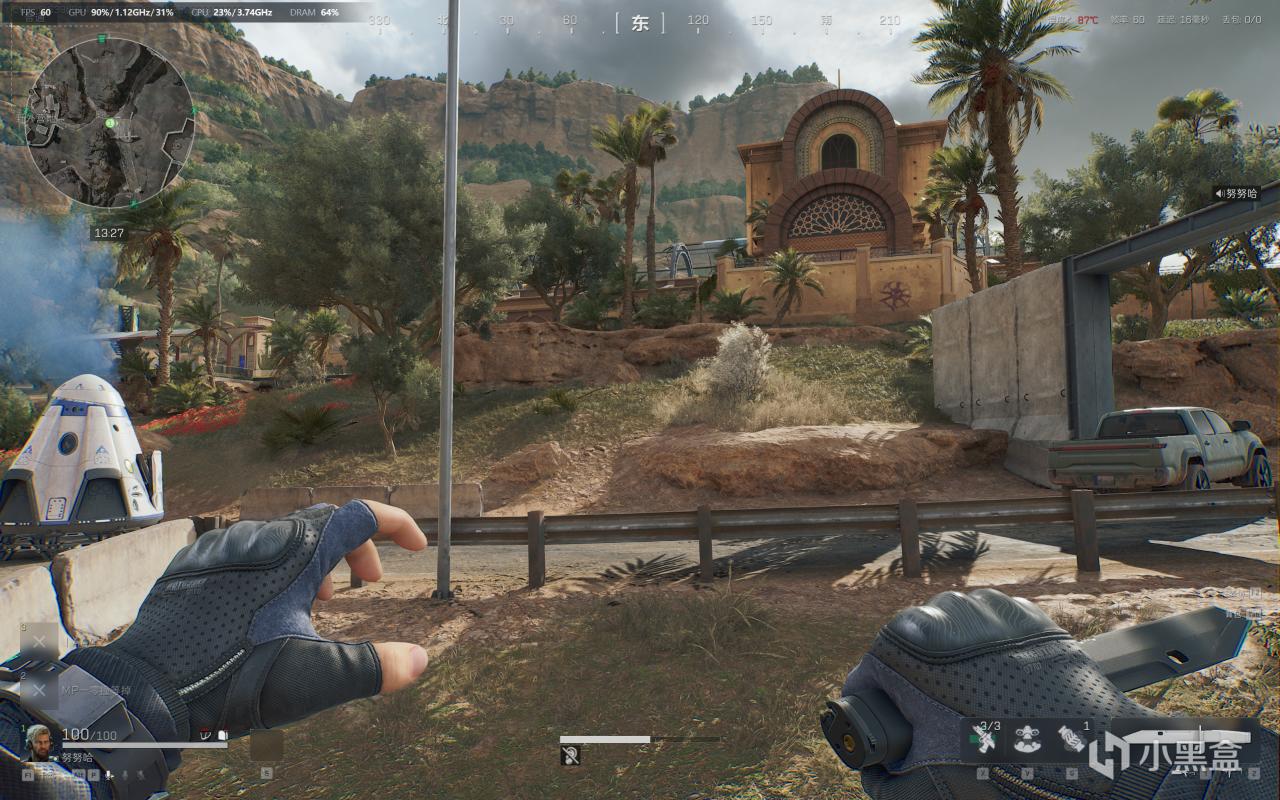
Task: Toggle the microphone icon under the health bar
Action: pyautogui.click(x=108, y=774)
